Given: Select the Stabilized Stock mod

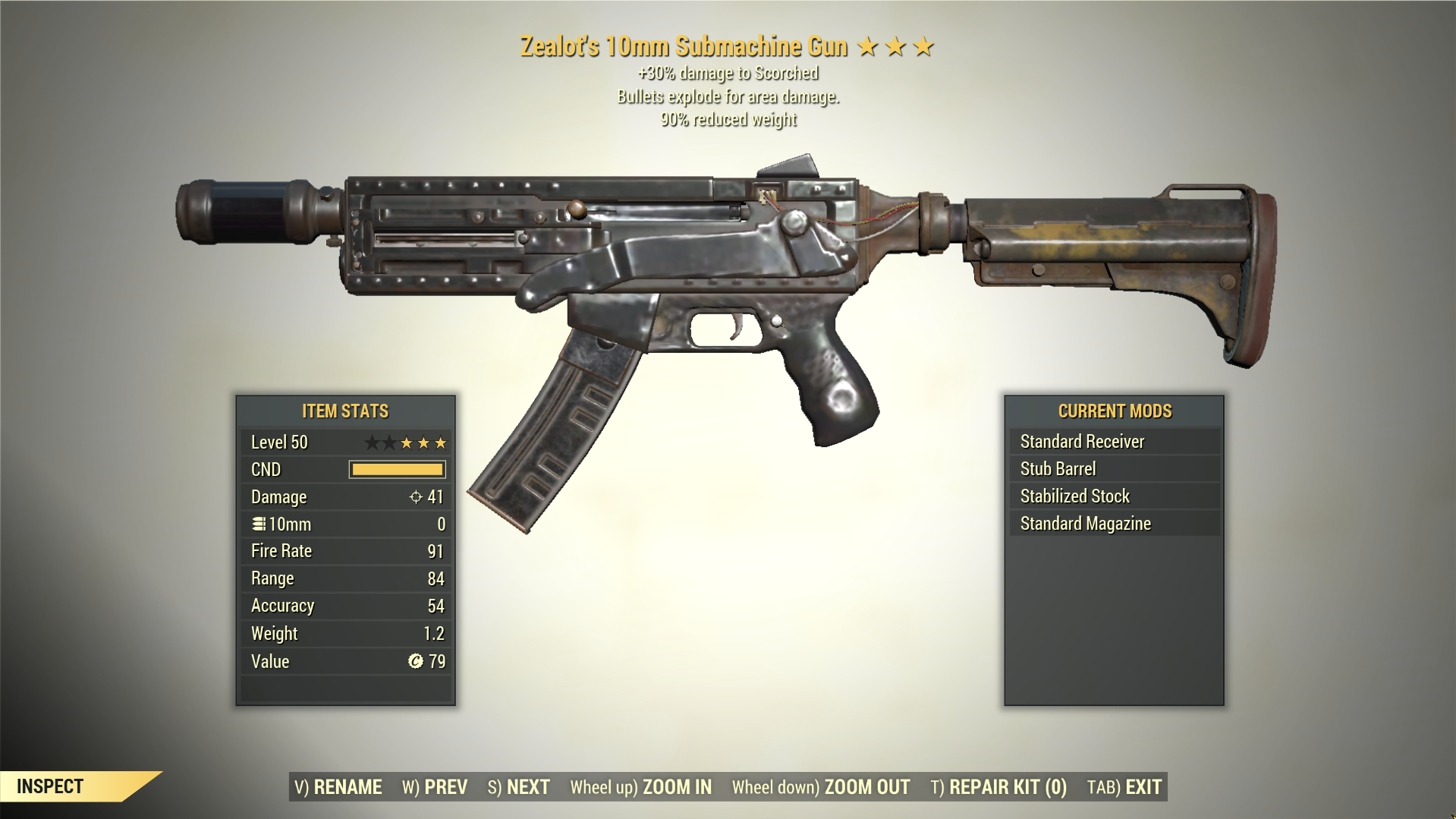Looking at the screenshot, I should [x=1074, y=496].
